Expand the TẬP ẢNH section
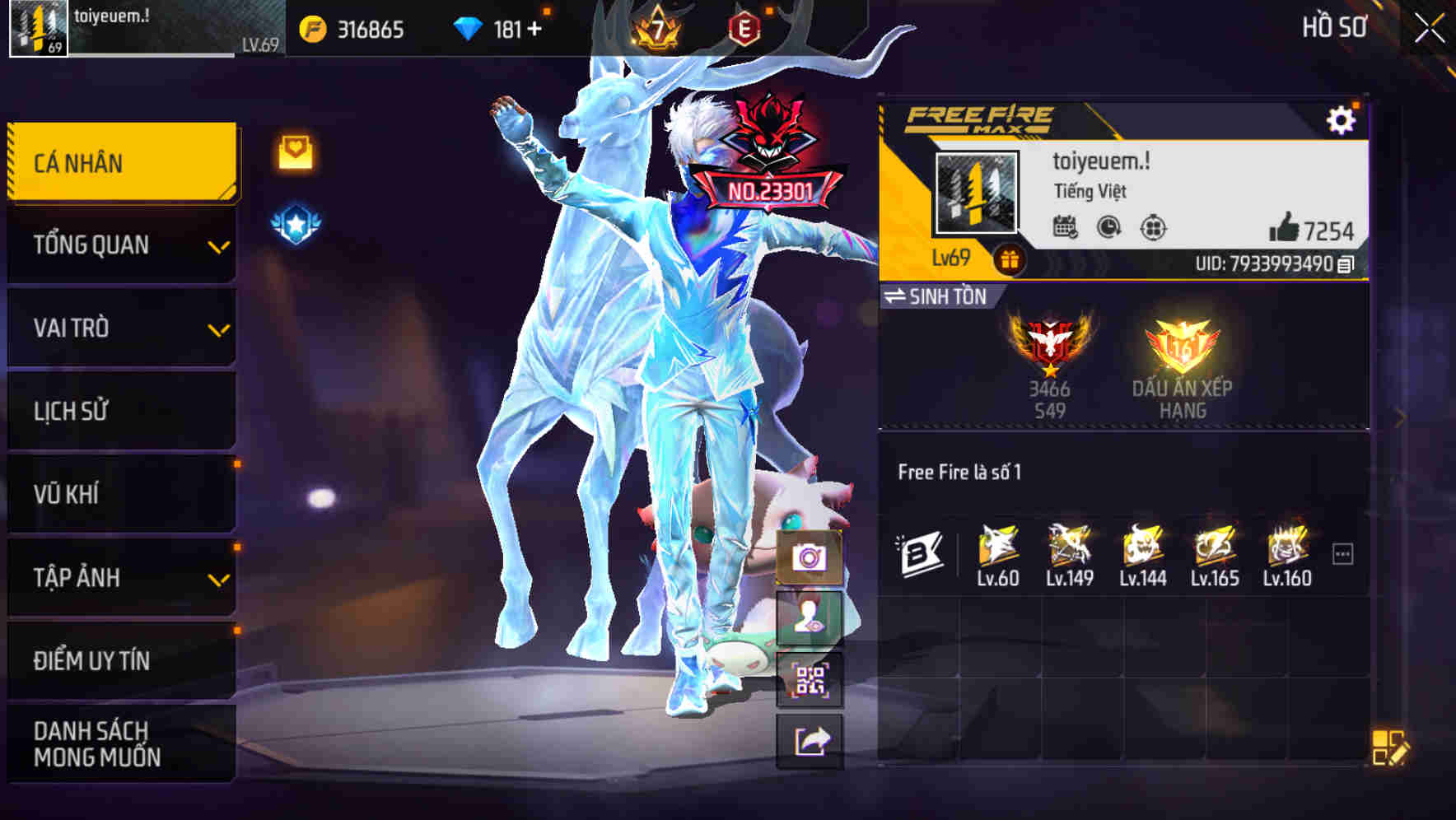Image resolution: width=1456 pixels, height=820 pixels. [119, 577]
